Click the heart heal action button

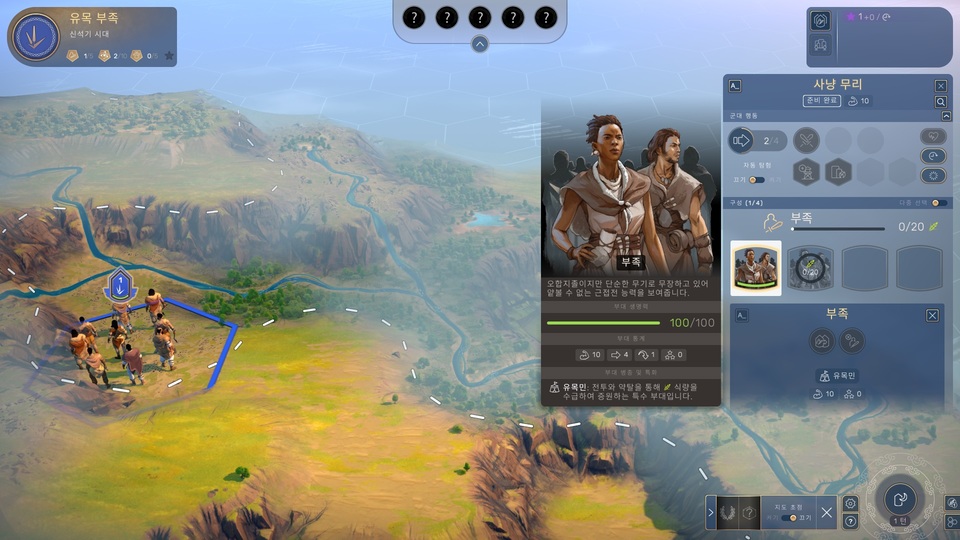932,136
